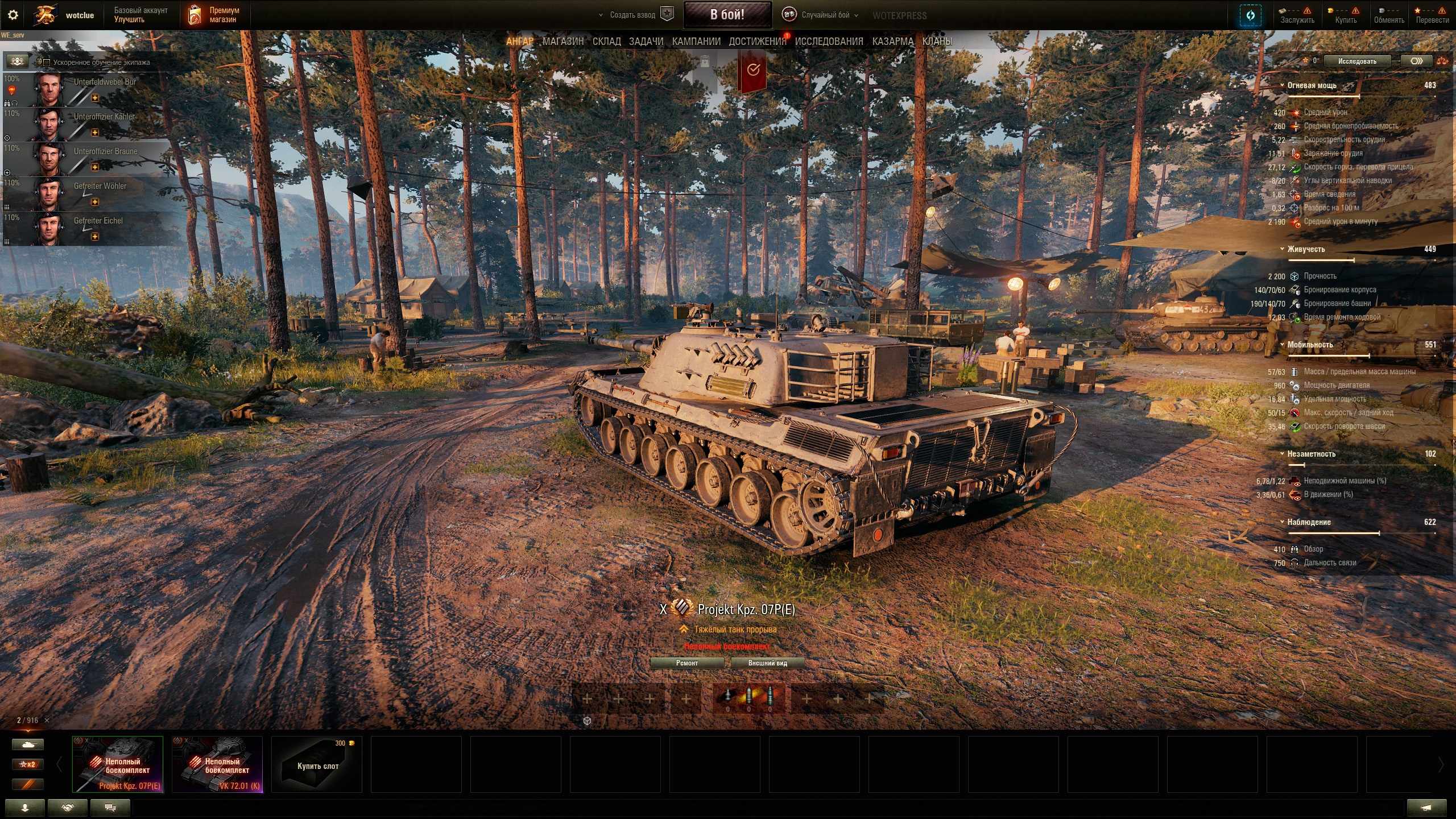Open the Создать взвод platoon dropdown
This screenshot has width=1456, height=819.
[631, 15]
